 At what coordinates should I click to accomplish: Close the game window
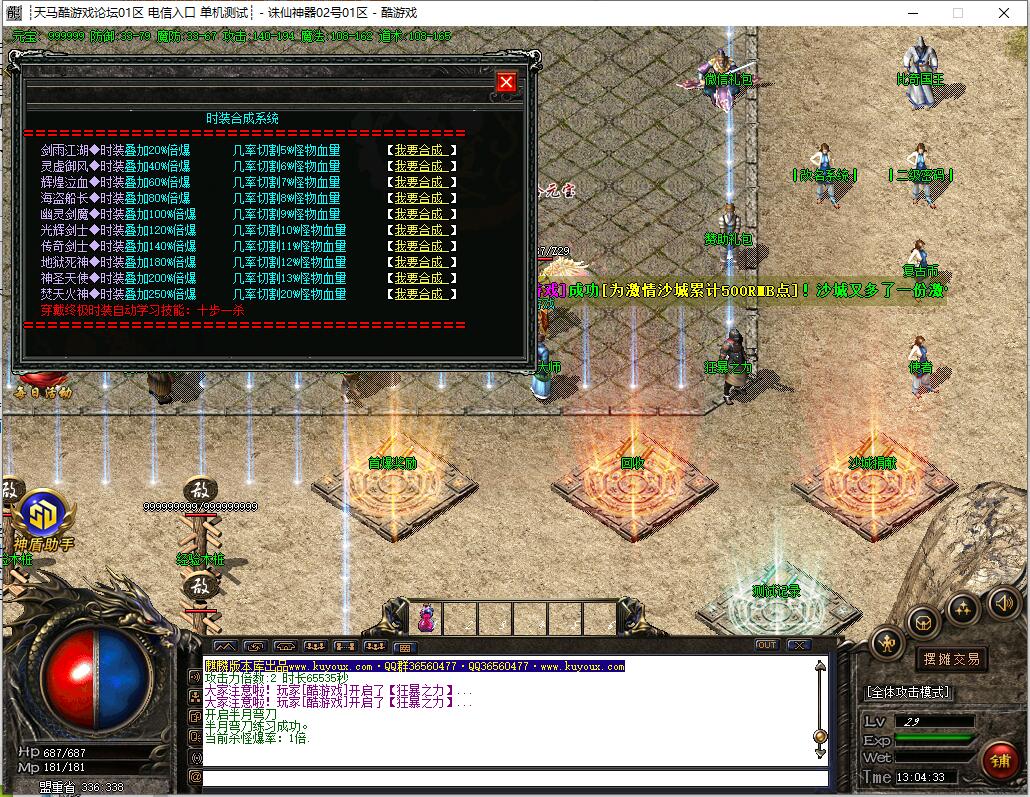click(1003, 13)
